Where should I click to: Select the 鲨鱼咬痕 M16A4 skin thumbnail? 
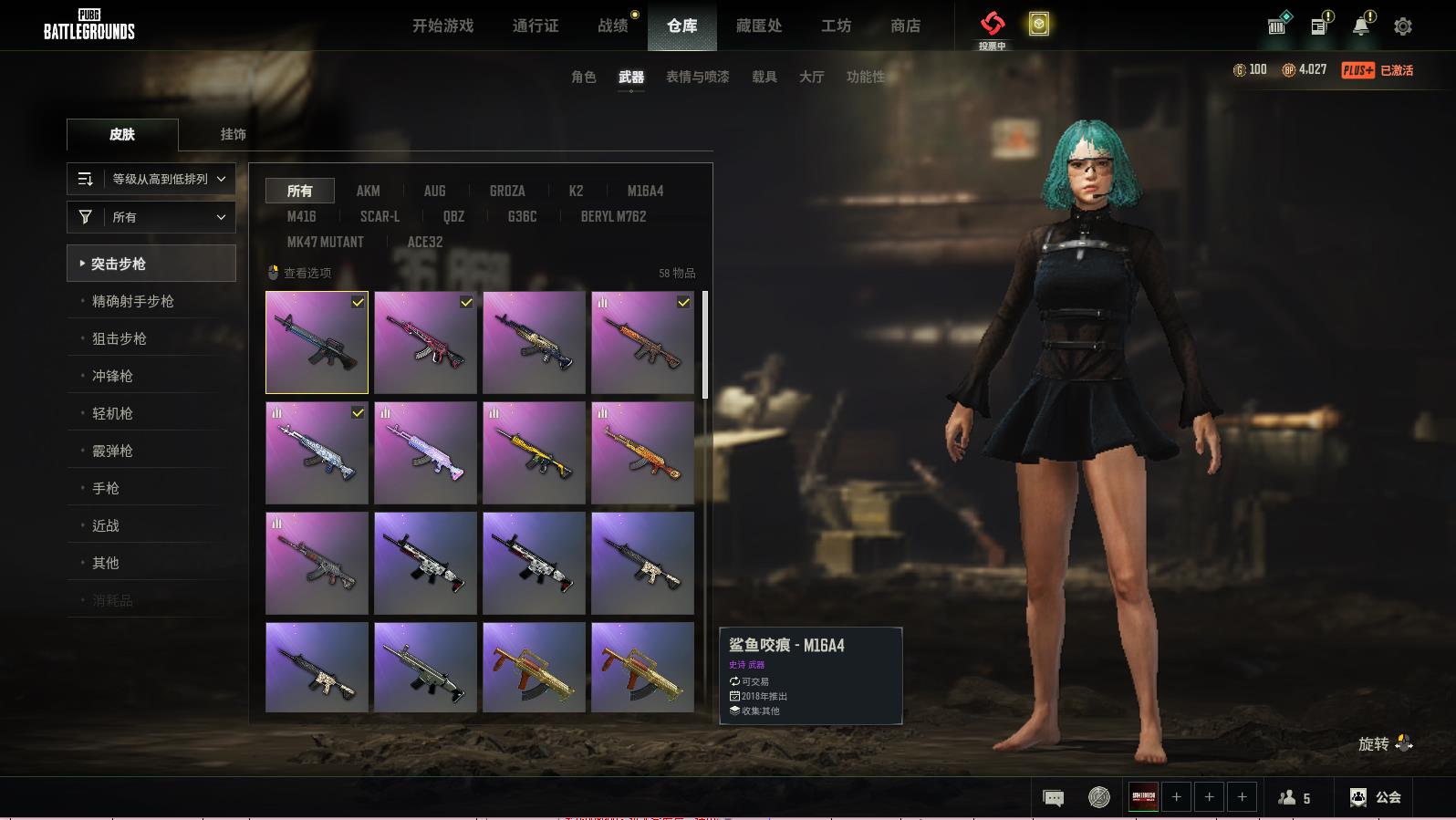317,342
